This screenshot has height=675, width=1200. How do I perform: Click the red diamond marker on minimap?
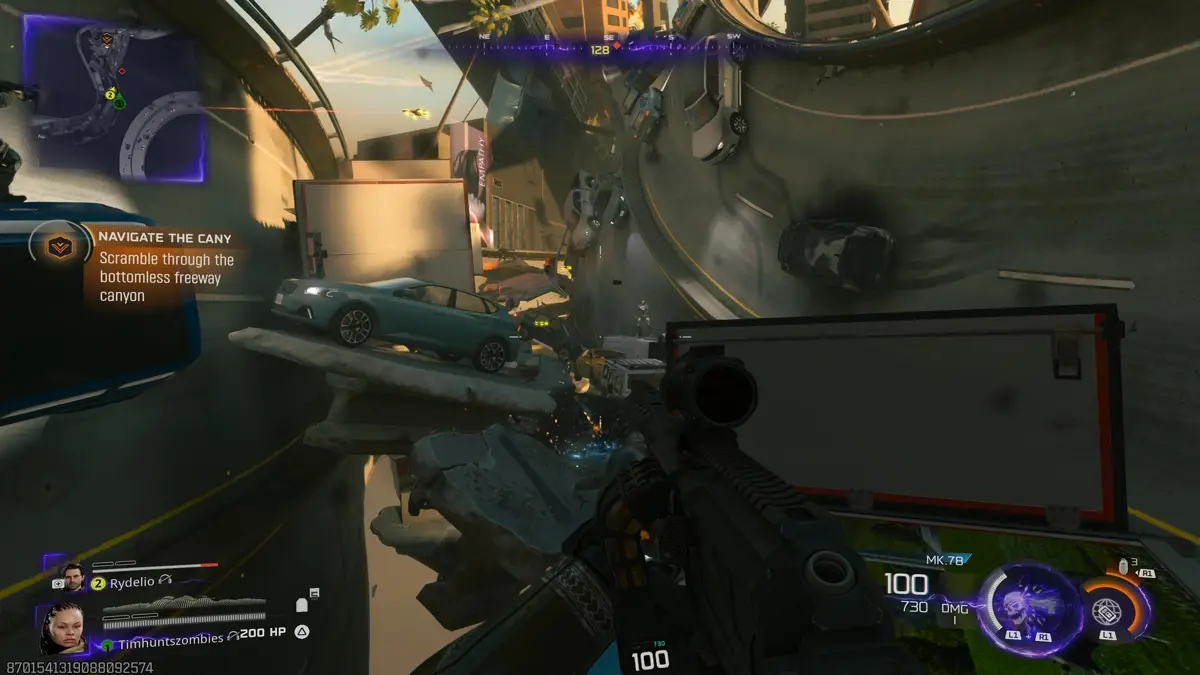click(x=122, y=71)
